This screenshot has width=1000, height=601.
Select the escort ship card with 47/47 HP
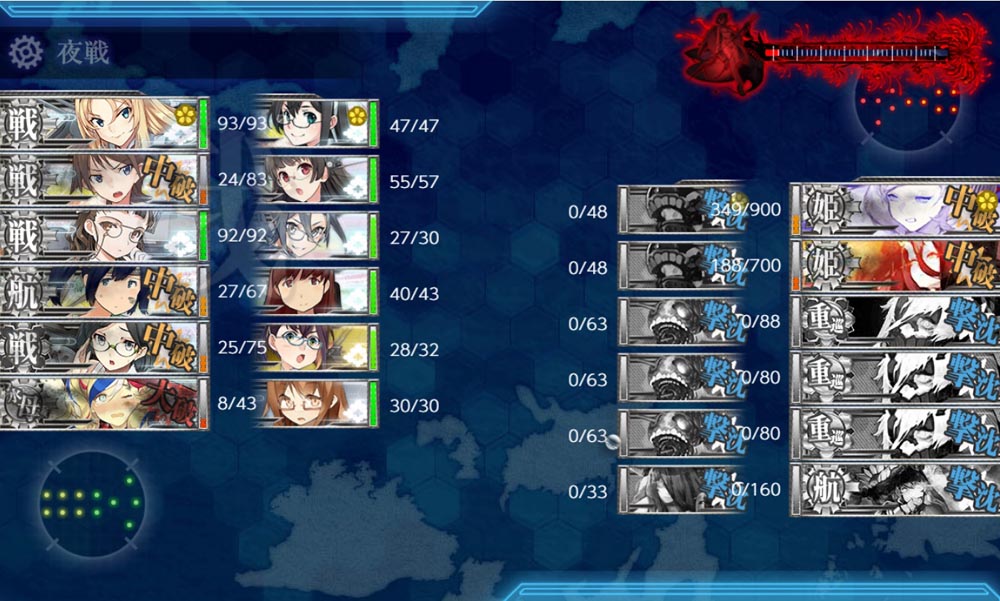tap(316, 124)
